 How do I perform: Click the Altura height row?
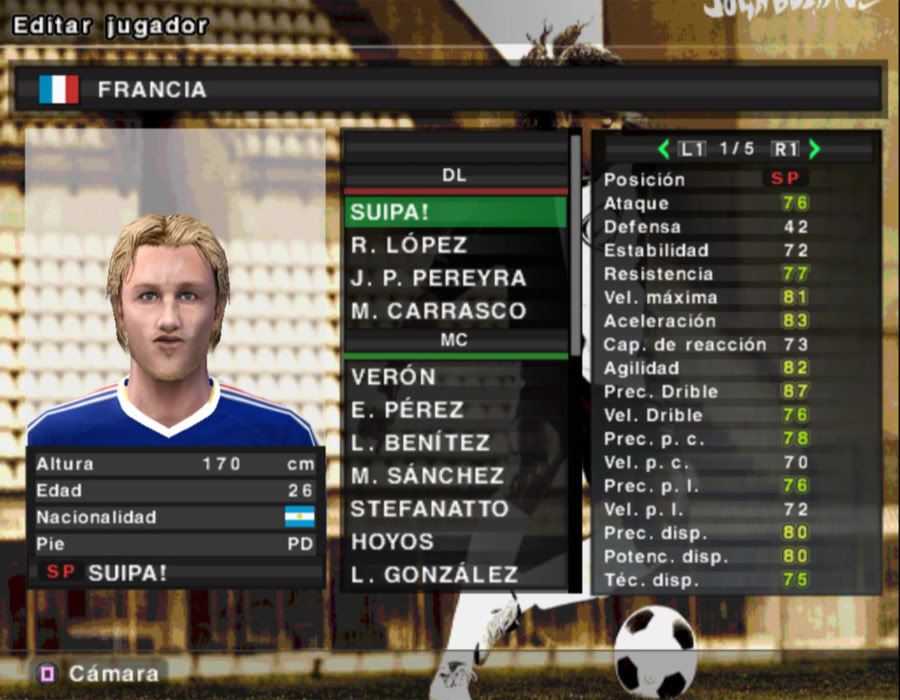175,464
